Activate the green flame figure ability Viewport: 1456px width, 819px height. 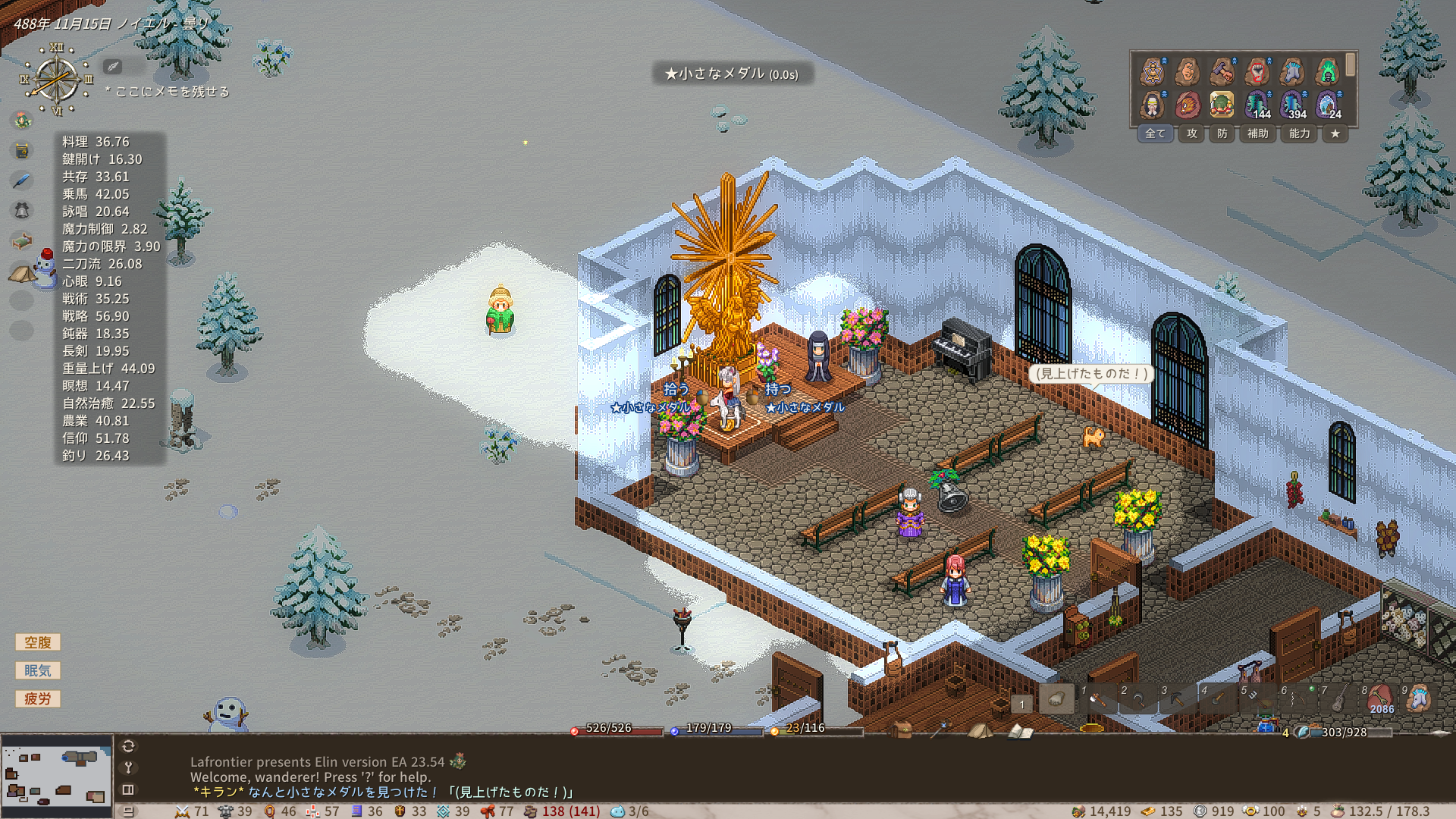[1327, 72]
